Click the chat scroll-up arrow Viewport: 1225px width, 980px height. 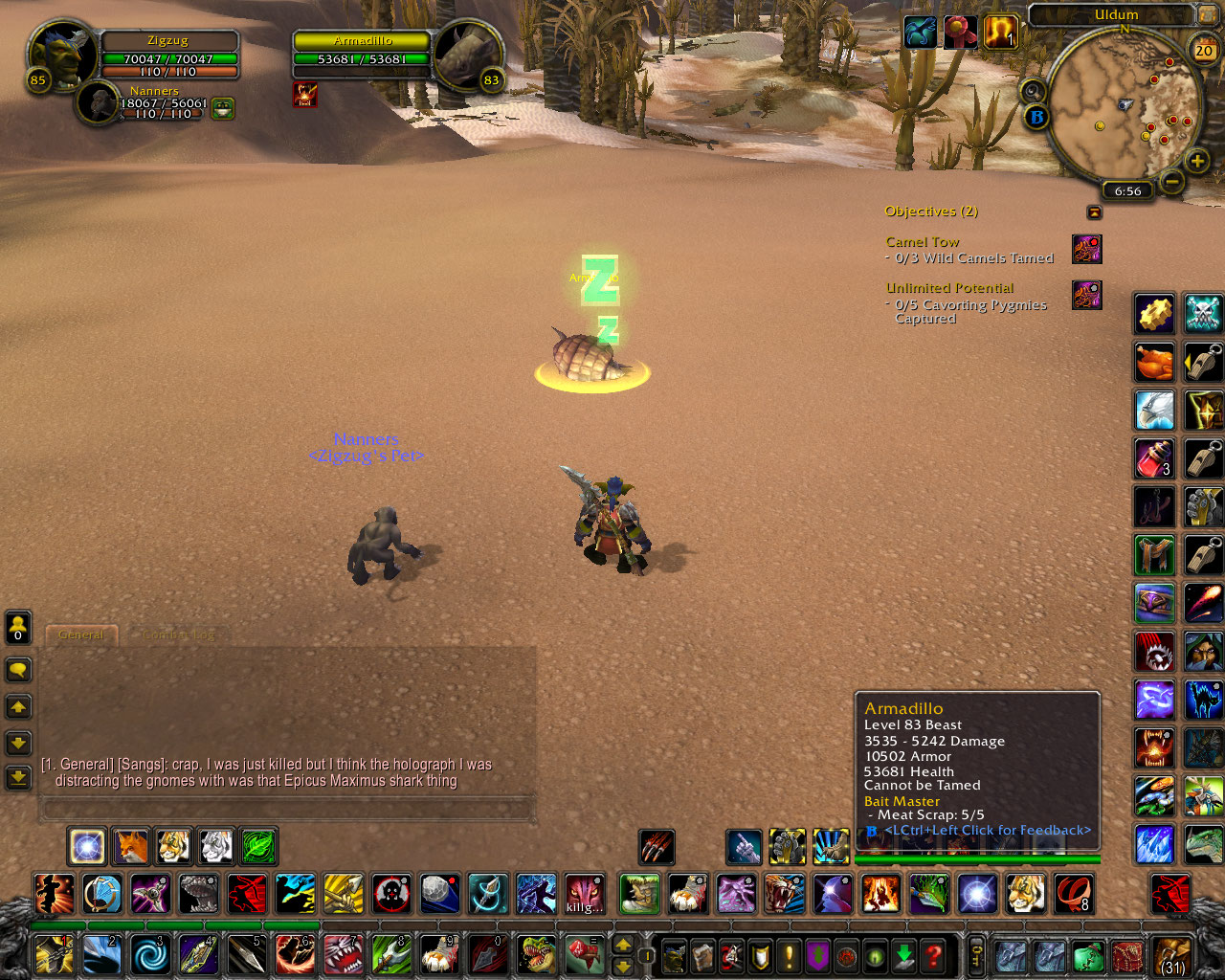[17, 706]
